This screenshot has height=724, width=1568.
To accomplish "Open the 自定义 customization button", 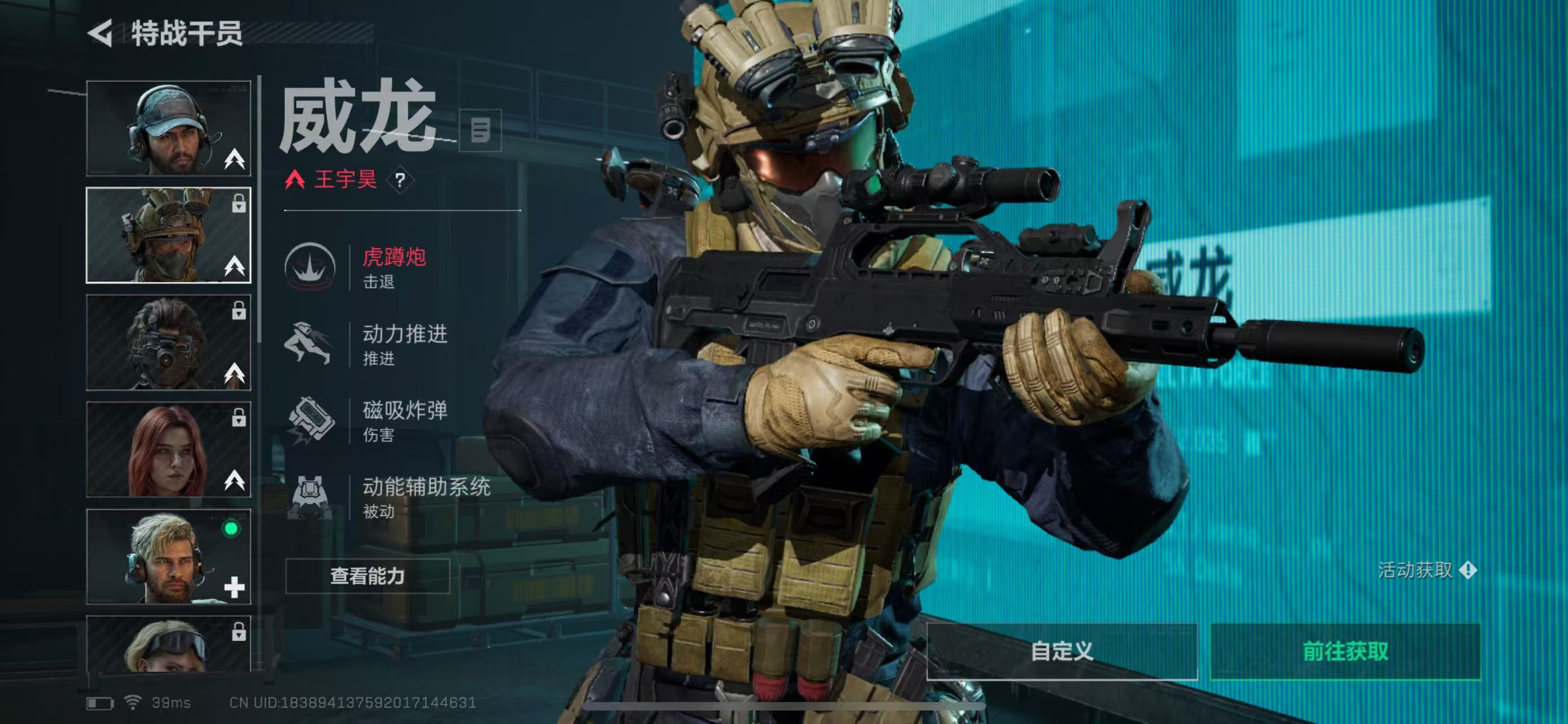I will [1062, 651].
